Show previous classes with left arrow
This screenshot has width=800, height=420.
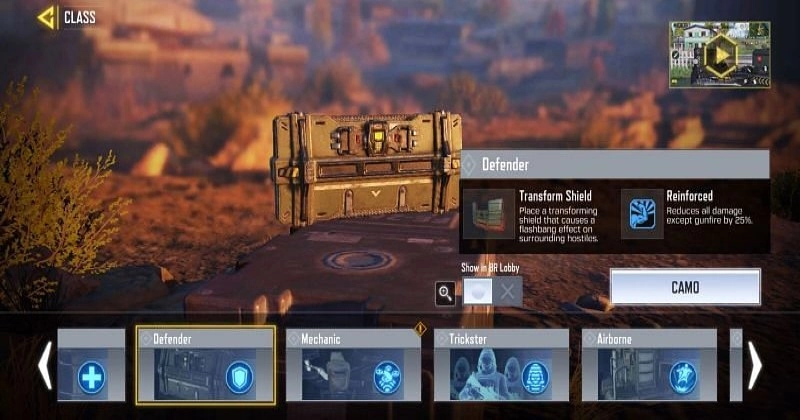[44, 367]
